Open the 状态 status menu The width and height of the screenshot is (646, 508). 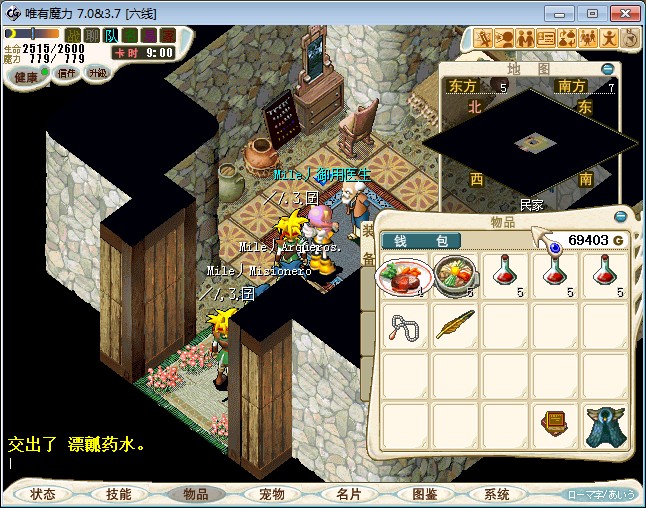tap(43, 494)
